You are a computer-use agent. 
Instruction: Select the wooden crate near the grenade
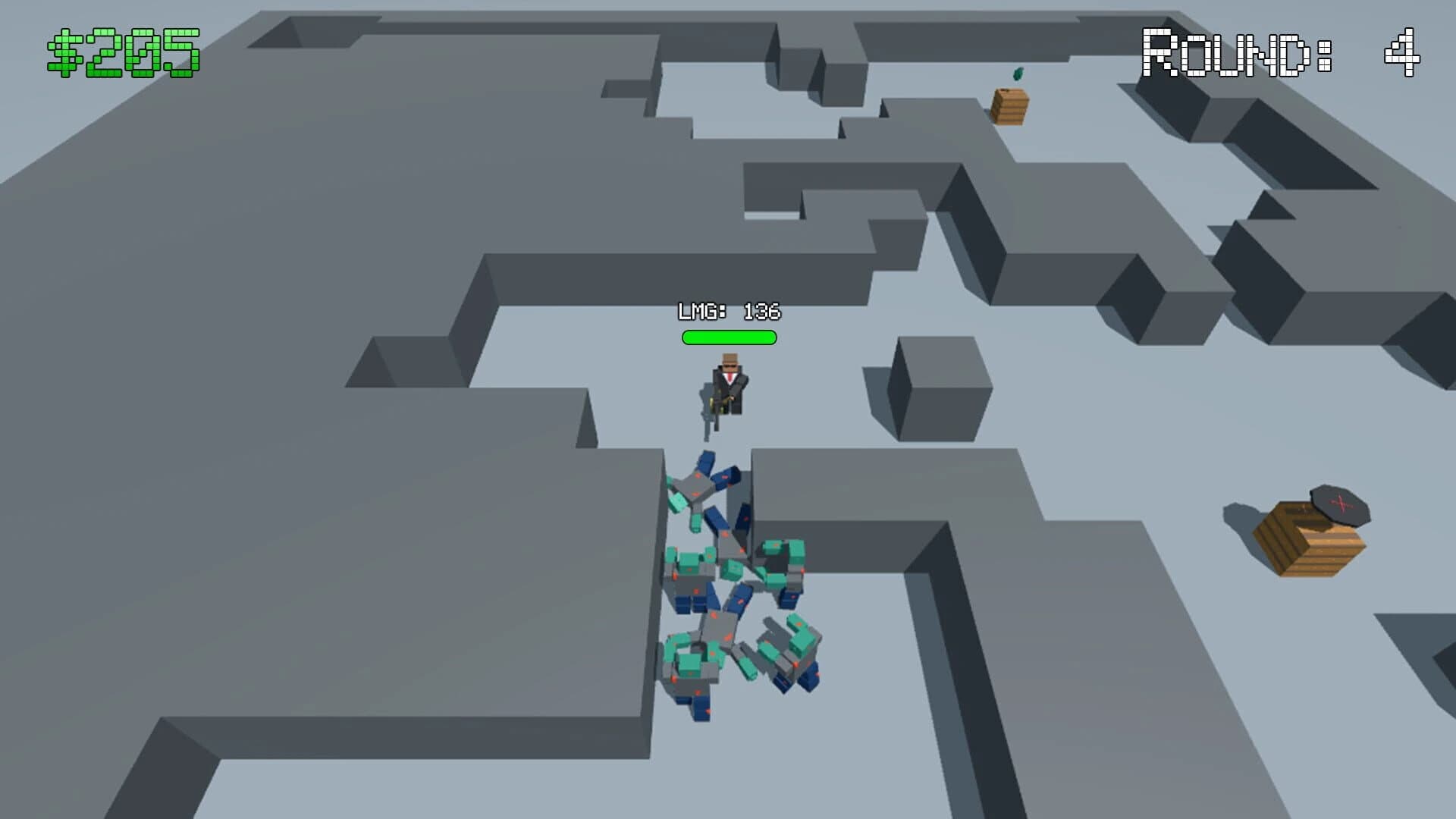click(x=1009, y=105)
